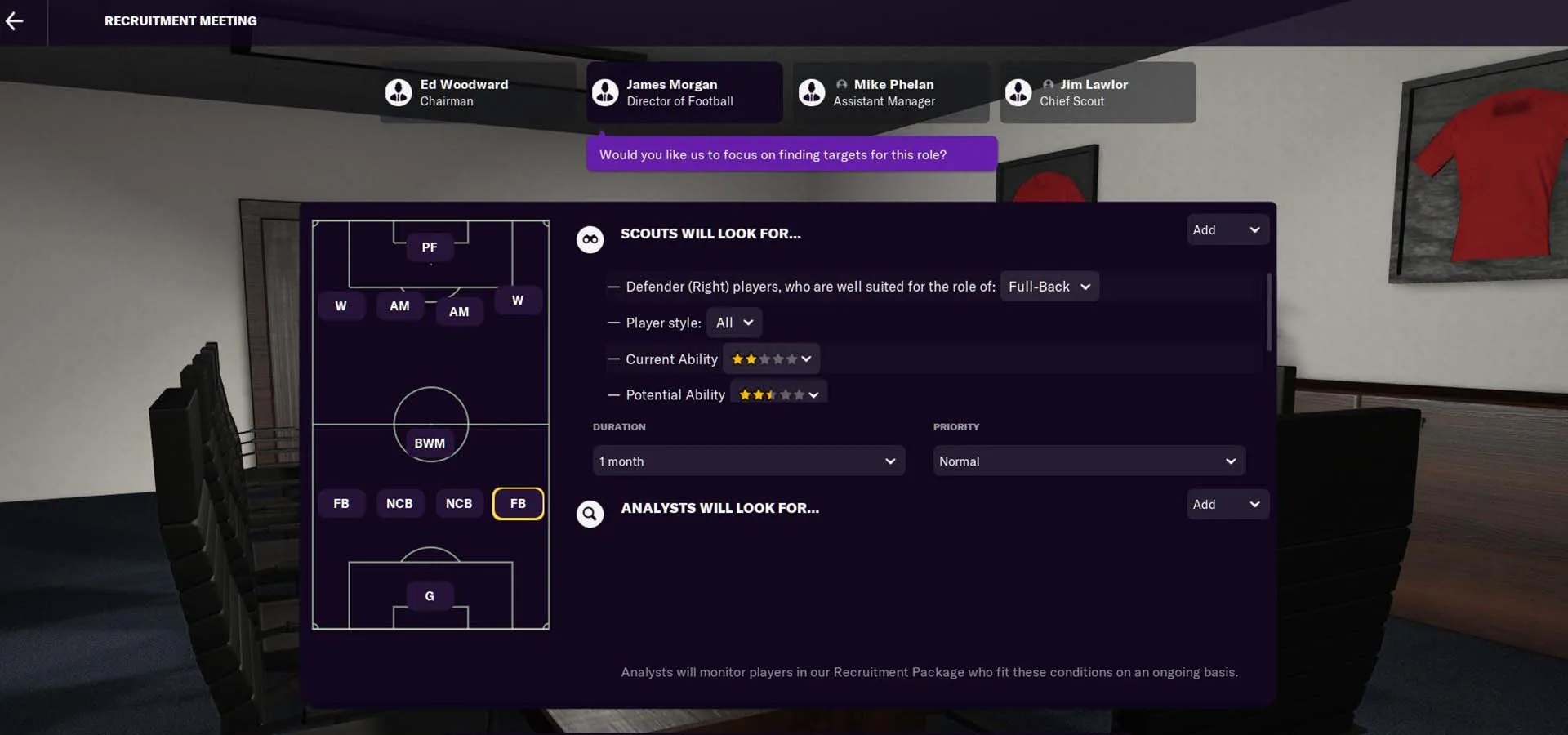Select the PF position on the pitch
Screen dimensions: 1568x735
coord(430,247)
